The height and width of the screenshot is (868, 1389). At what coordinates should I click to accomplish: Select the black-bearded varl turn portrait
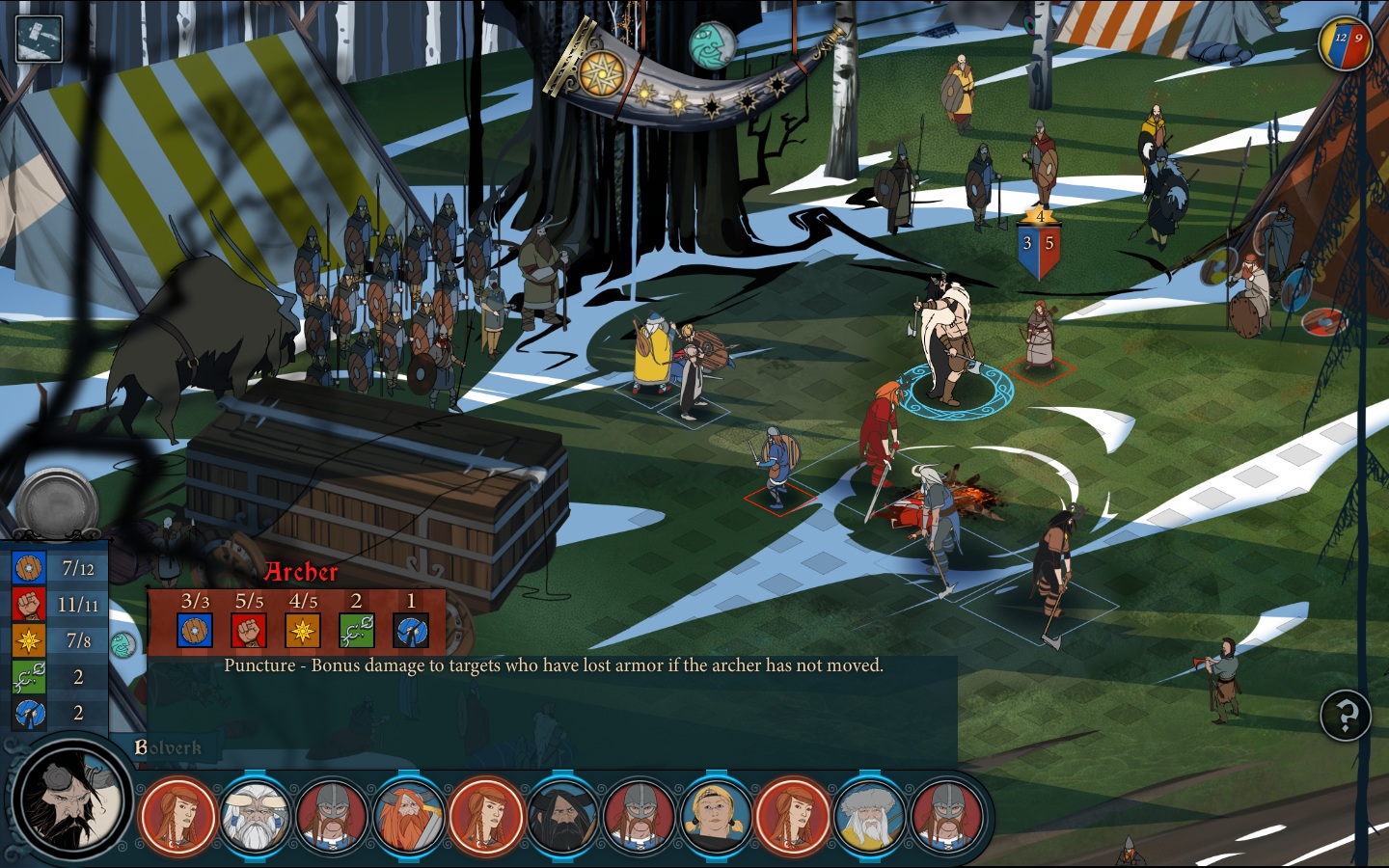click(x=562, y=816)
